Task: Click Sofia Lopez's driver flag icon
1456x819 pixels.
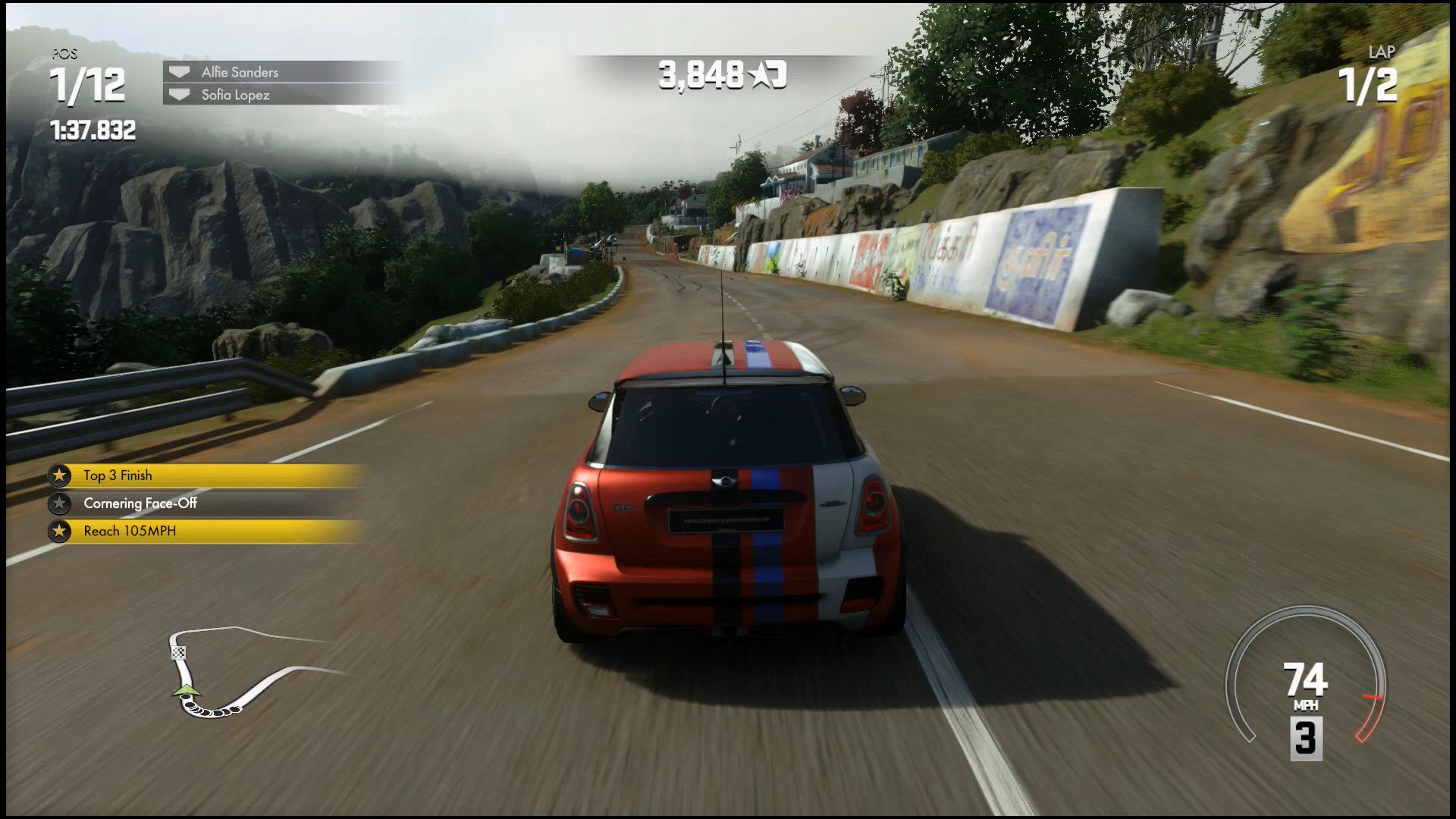Action: (x=179, y=95)
